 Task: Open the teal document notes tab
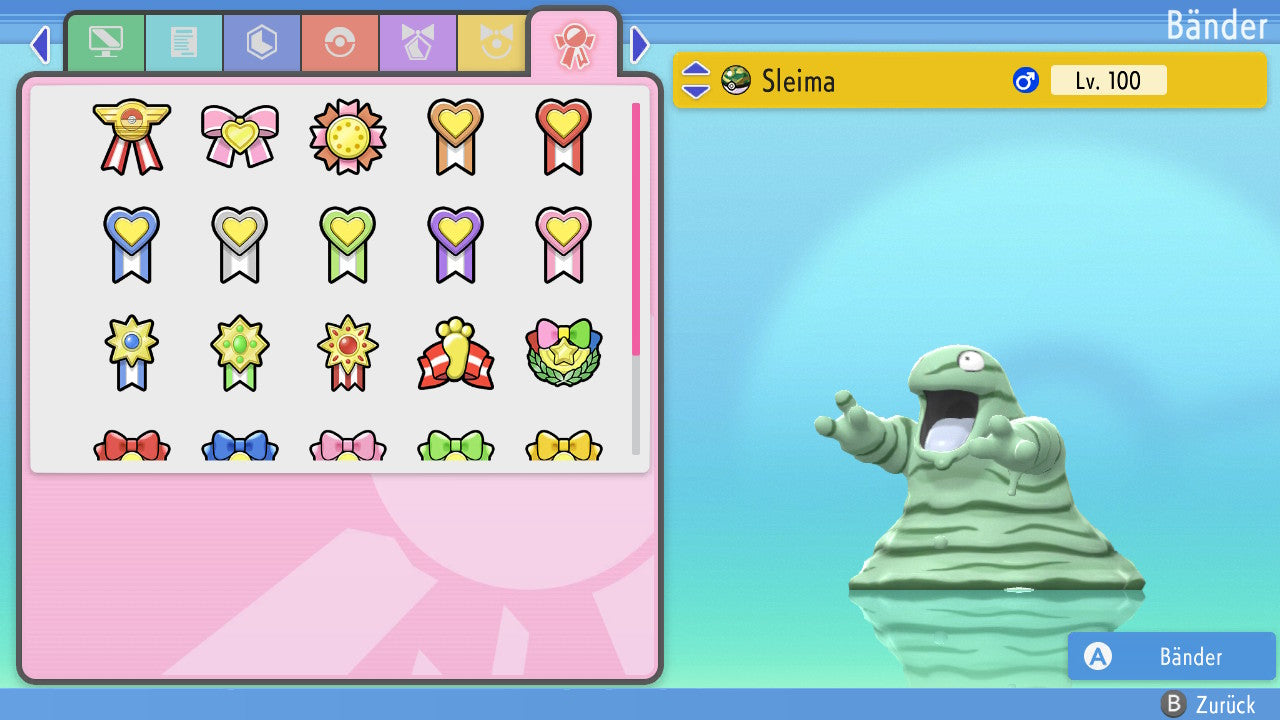pyautogui.click(x=184, y=43)
